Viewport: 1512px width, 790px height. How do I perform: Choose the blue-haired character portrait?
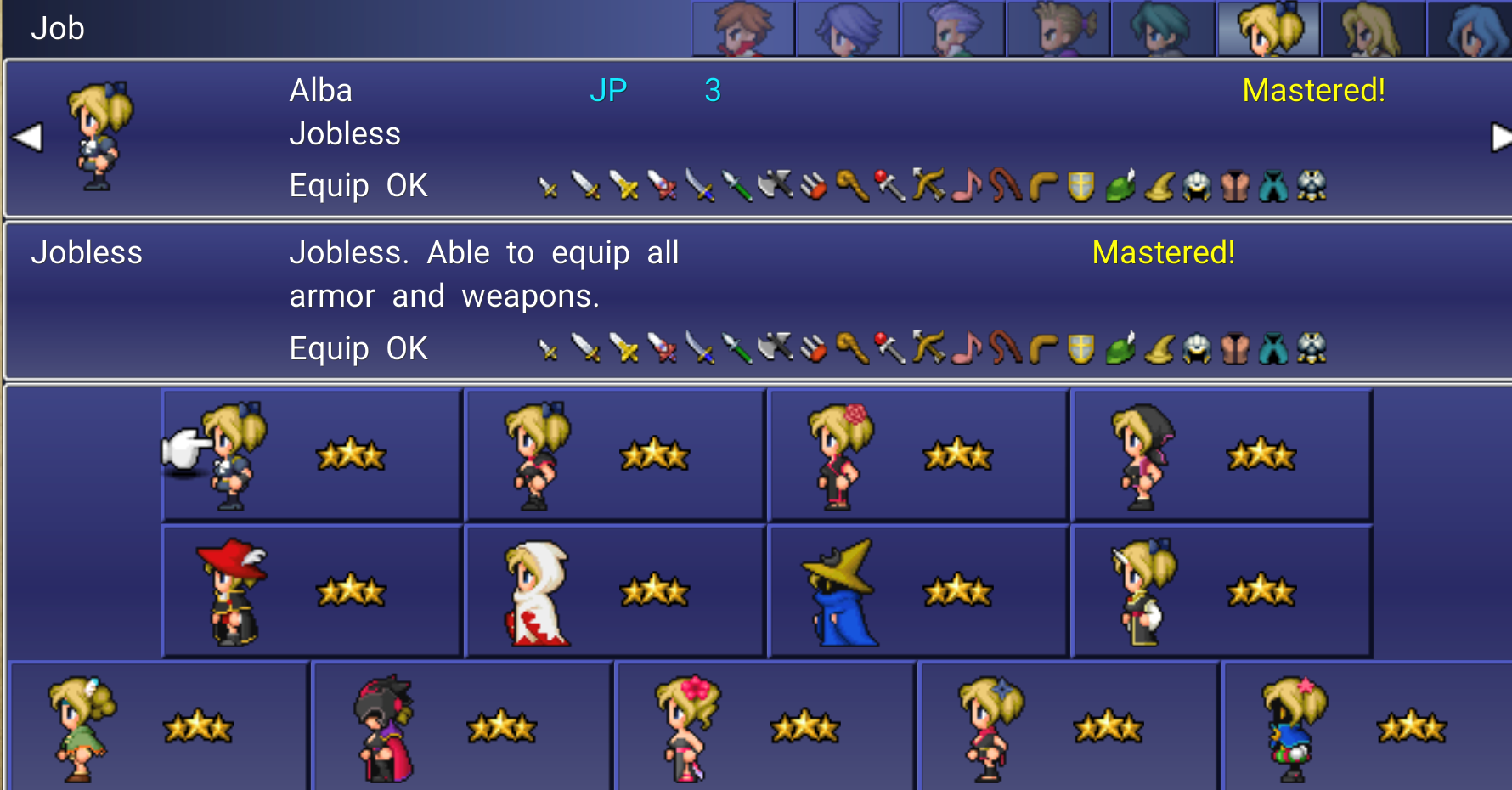click(x=1474, y=29)
